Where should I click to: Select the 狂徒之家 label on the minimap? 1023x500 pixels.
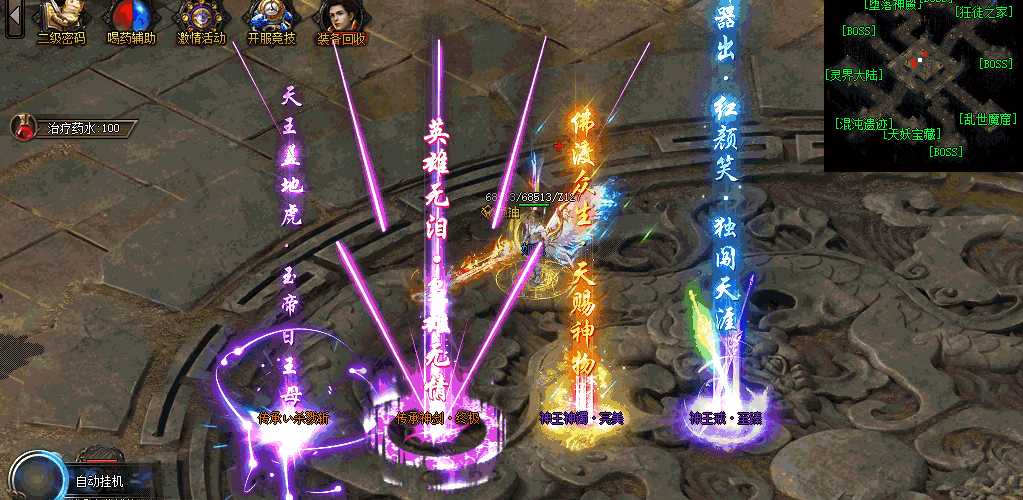(983, 13)
